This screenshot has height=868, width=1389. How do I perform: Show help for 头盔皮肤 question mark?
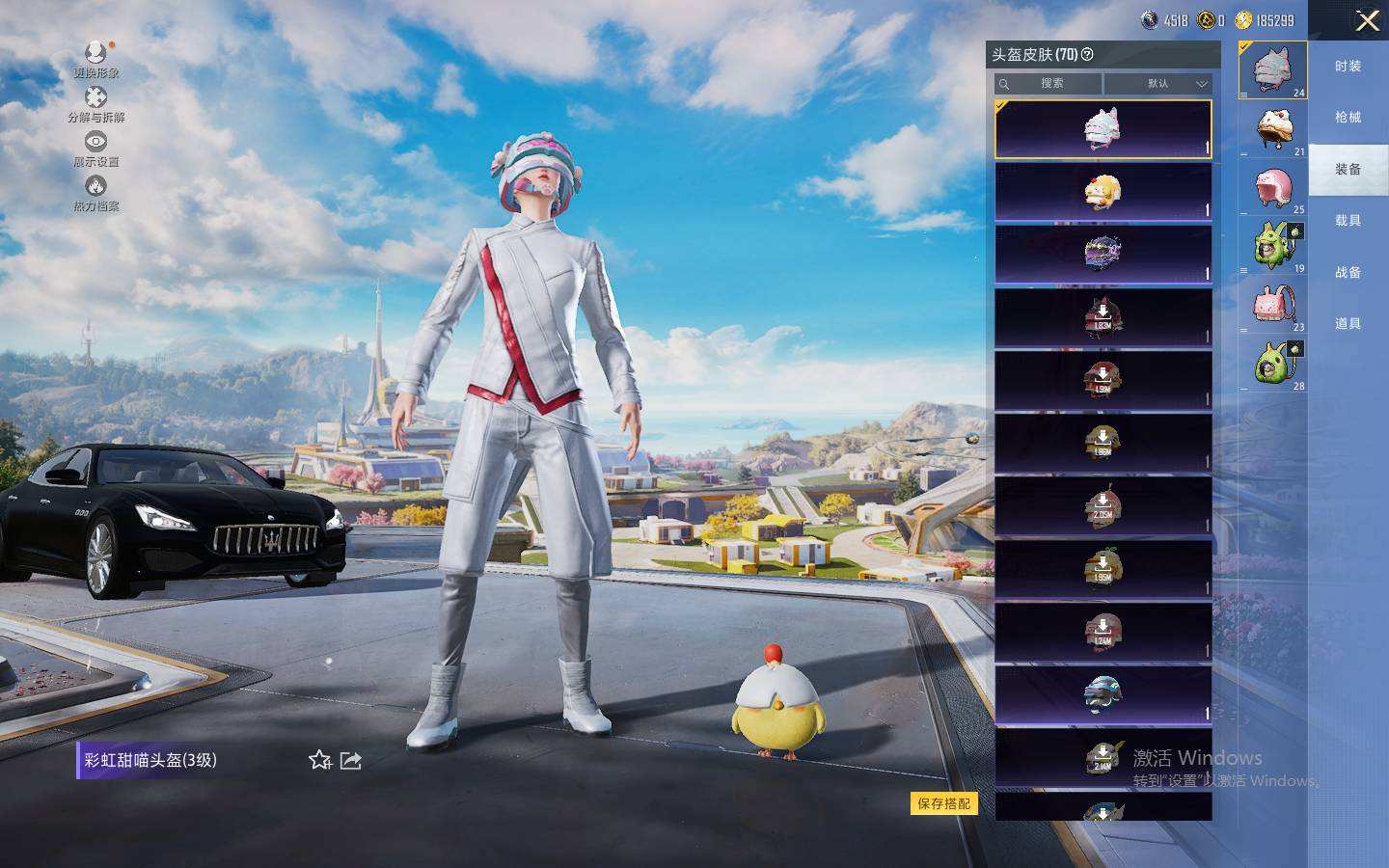(x=1088, y=55)
